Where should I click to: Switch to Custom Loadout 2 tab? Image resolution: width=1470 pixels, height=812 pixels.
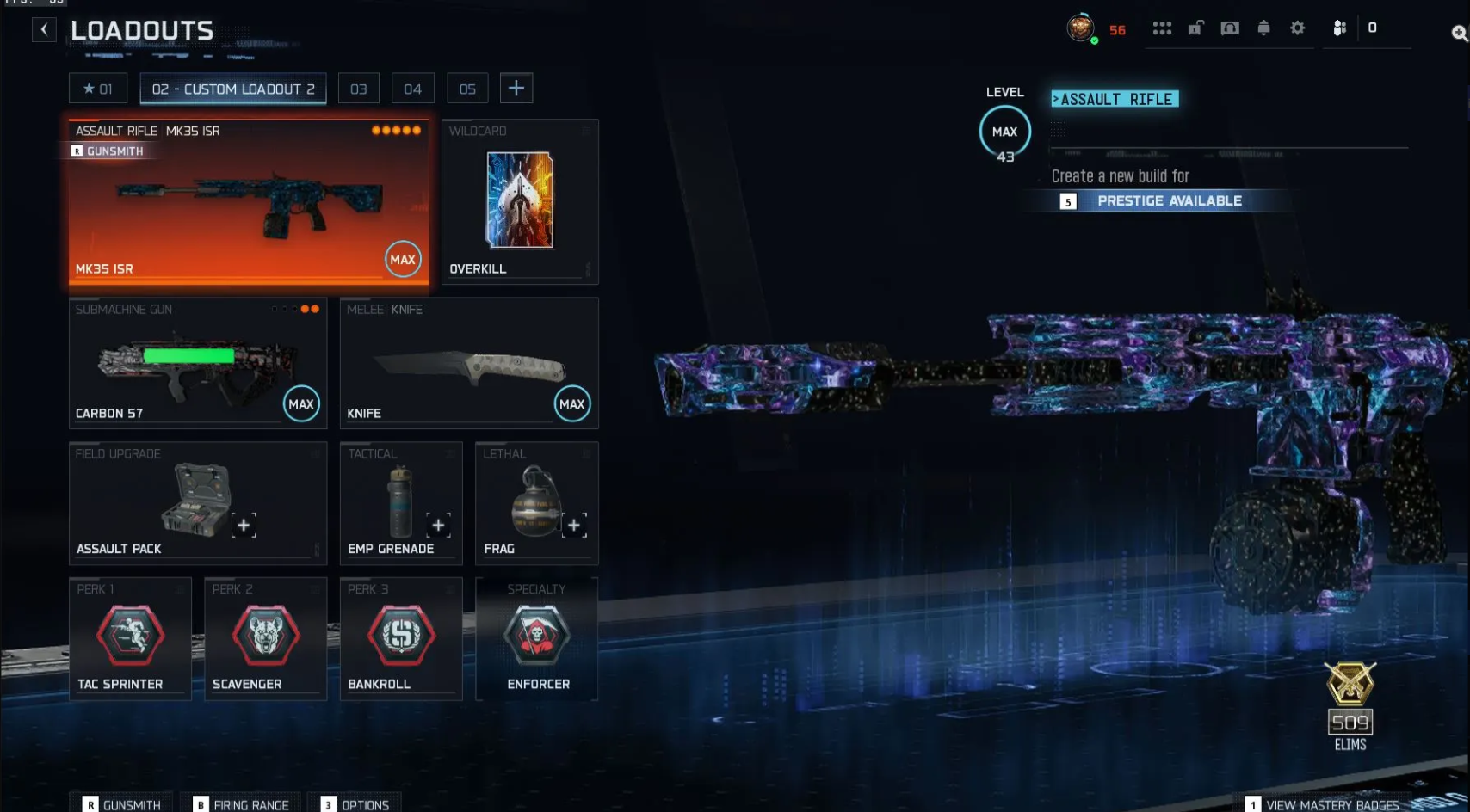(232, 88)
